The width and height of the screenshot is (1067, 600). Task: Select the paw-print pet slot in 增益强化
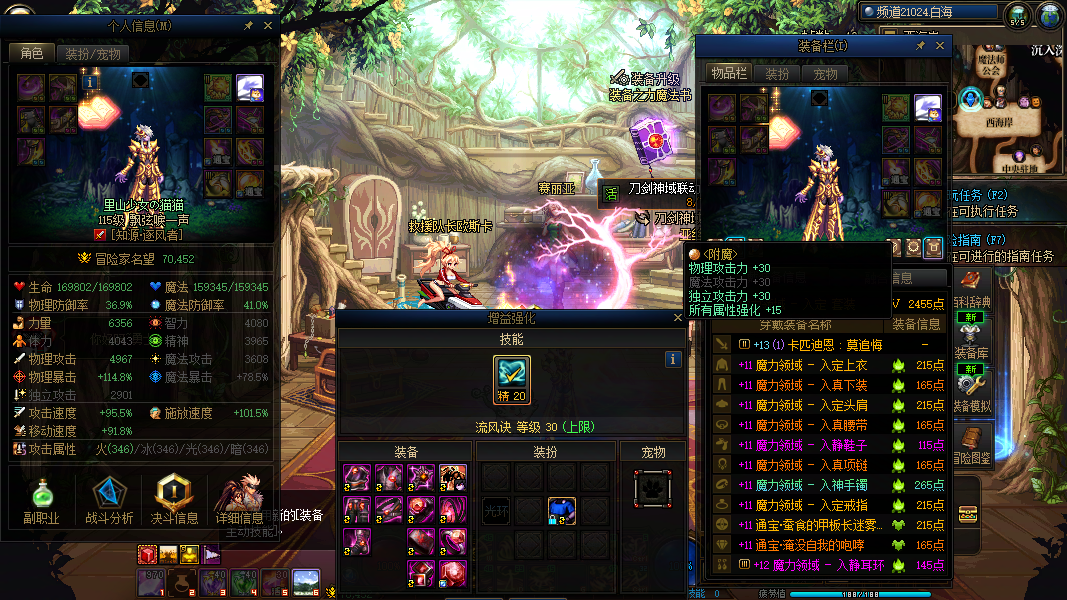[x=653, y=489]
